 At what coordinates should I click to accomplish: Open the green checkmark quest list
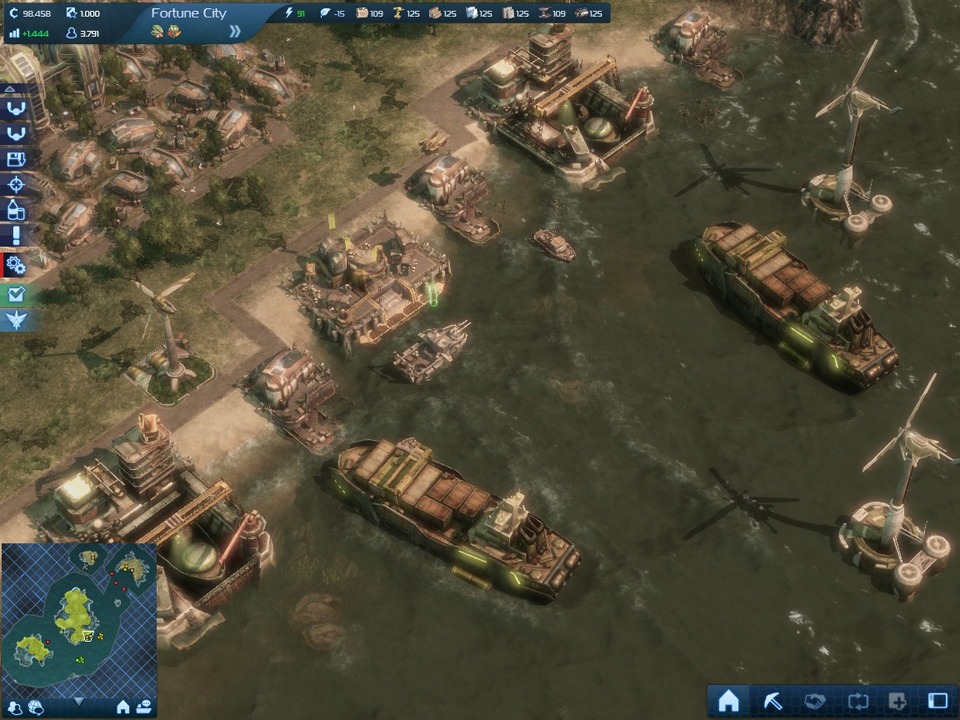pos(16,295)
